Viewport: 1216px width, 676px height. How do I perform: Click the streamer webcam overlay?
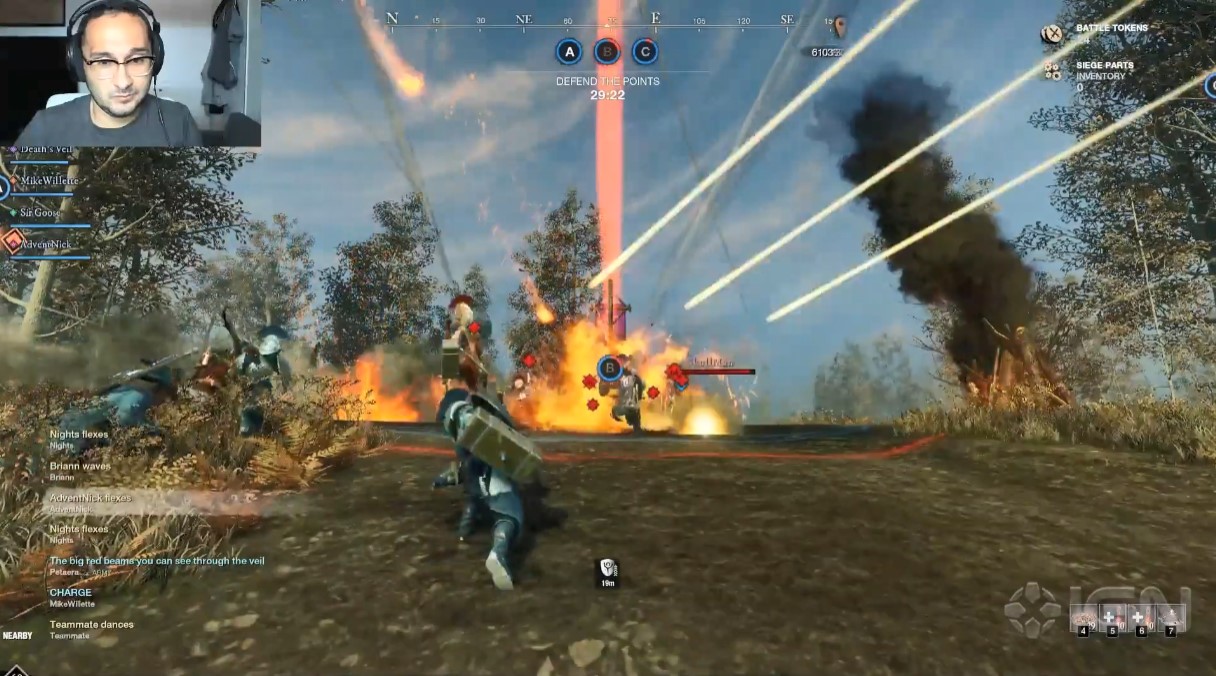tap(131, 73)
